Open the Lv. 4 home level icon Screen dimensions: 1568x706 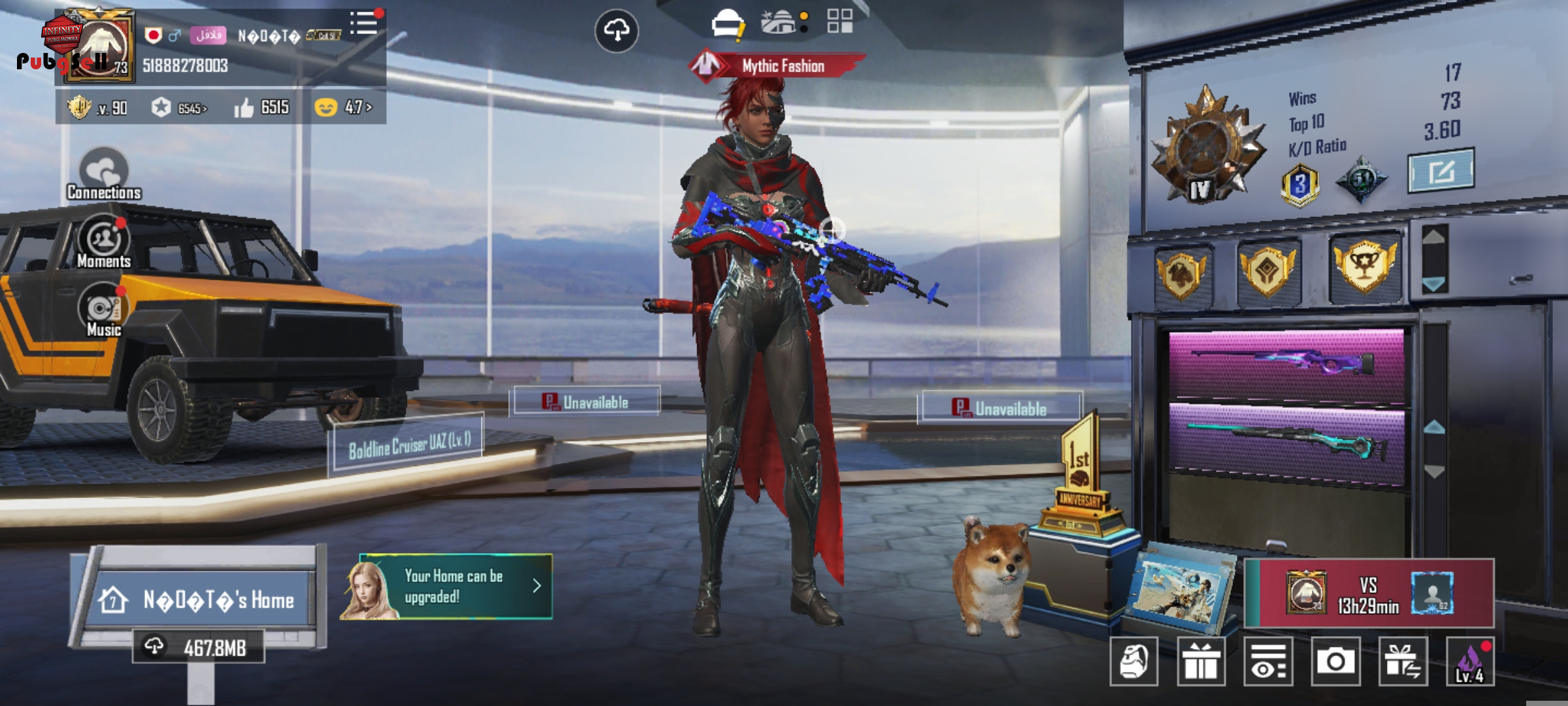click(1470, 662)
